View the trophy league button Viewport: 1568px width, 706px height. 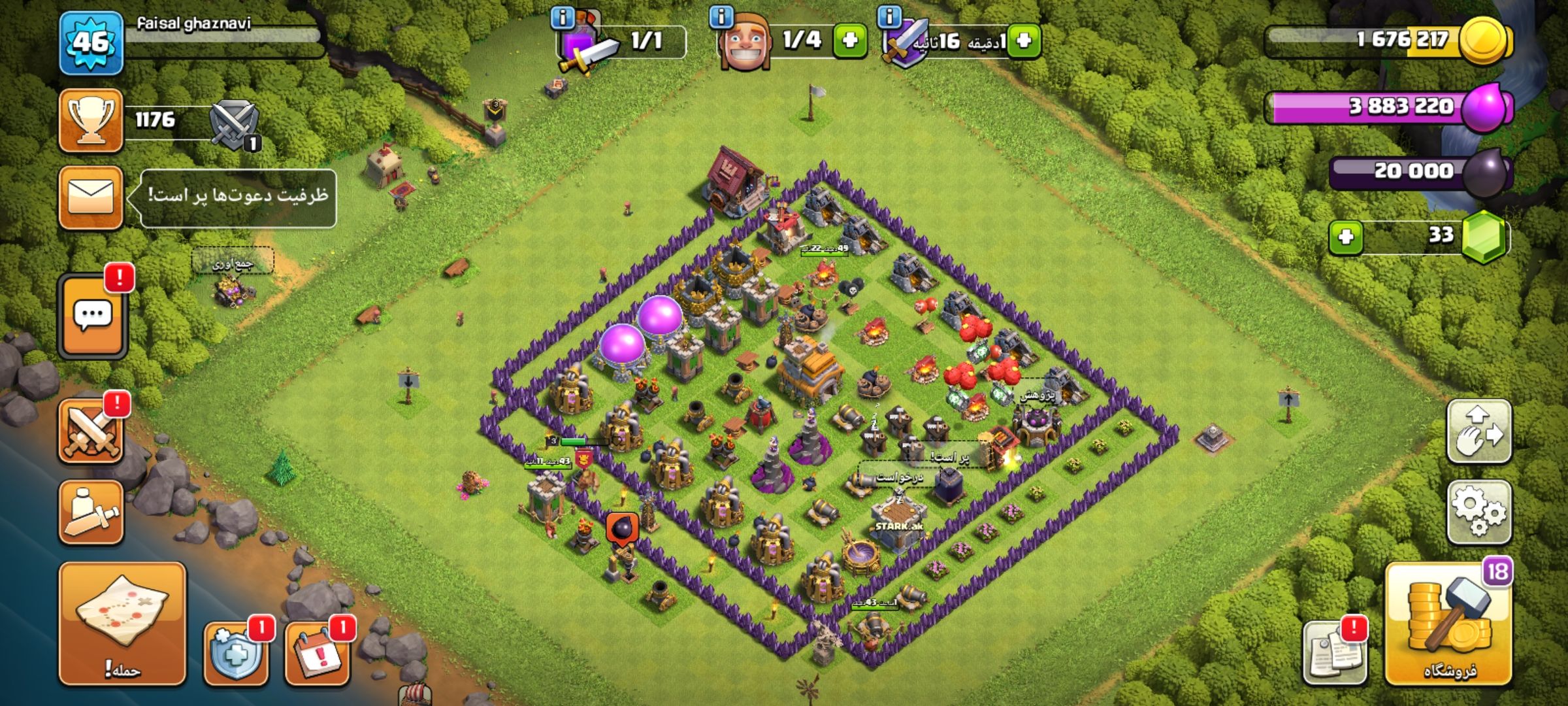click(x=91, y=121)
